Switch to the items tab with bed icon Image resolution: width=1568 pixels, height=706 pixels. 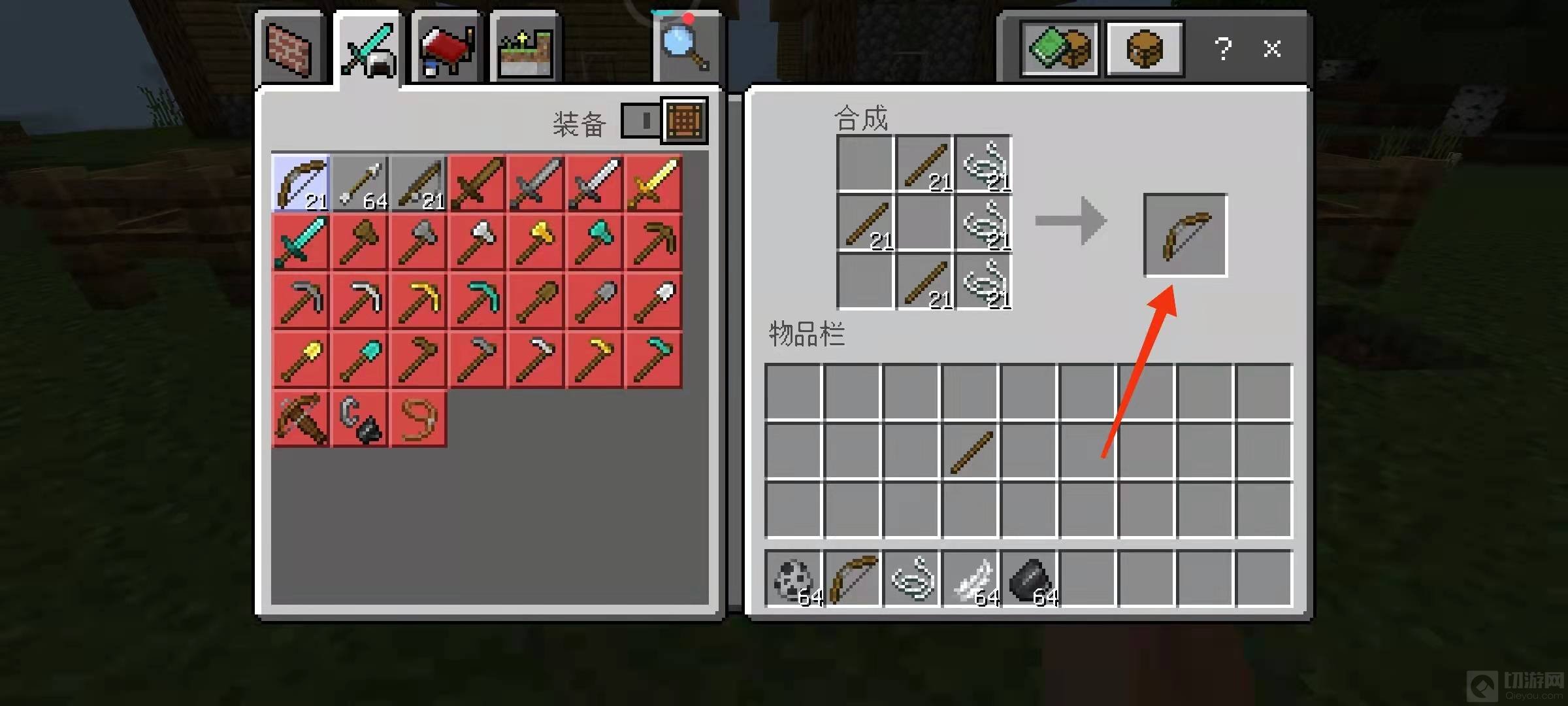click(447, 50)
